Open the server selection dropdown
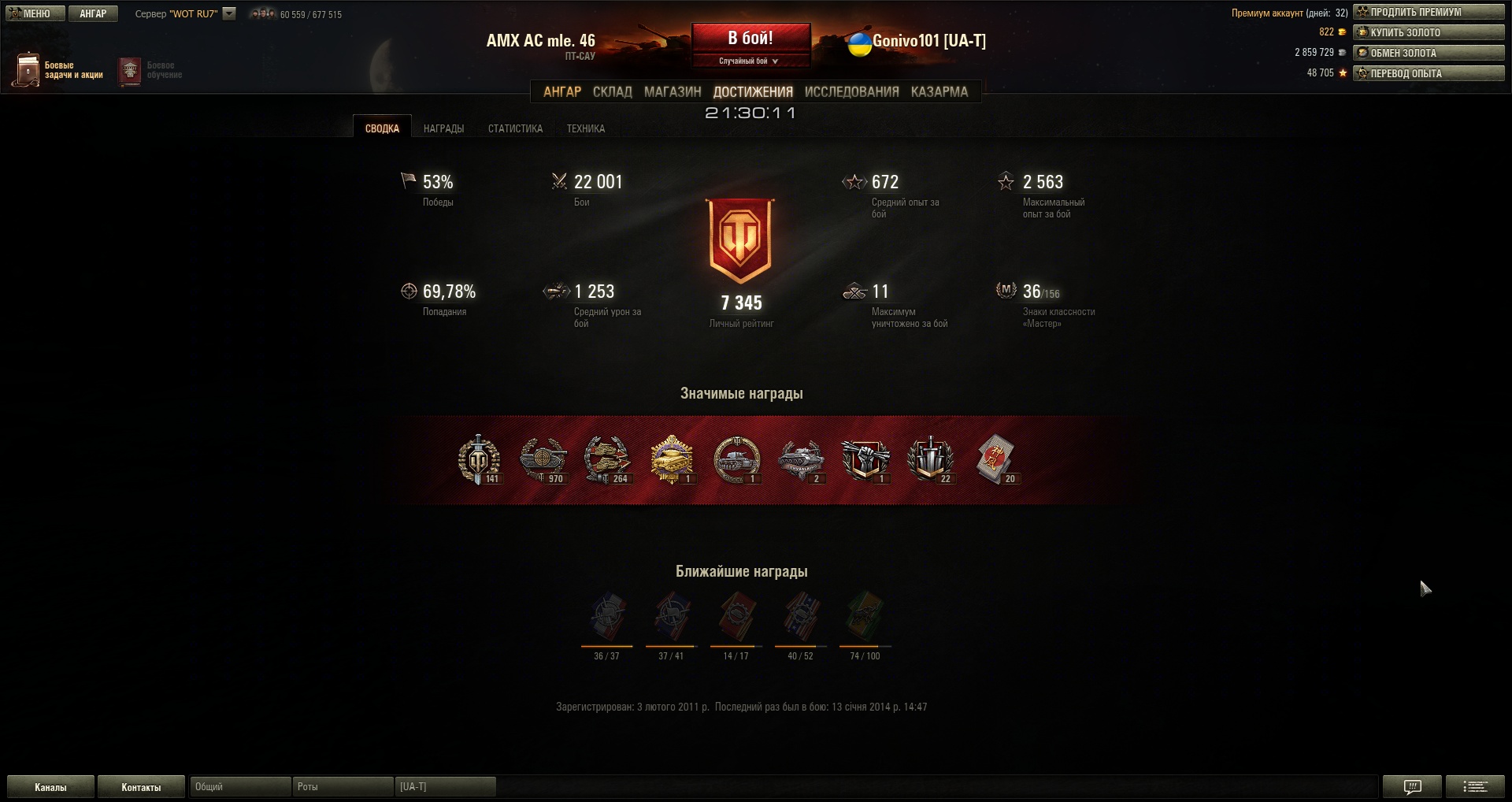The width and height of the screenshot is (1512, 802). pos(229,13)
